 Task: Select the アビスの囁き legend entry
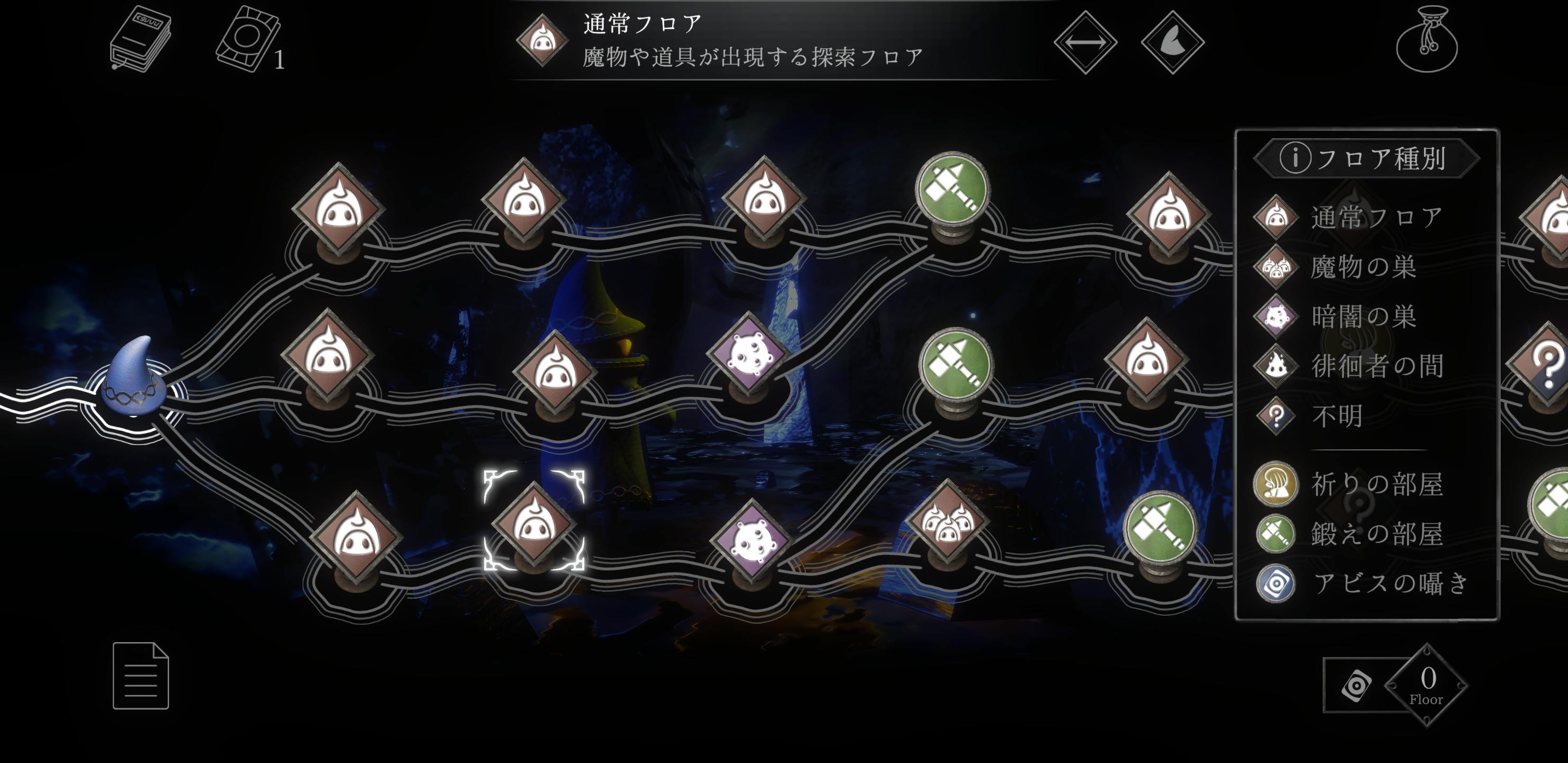tap(1364, 583)
